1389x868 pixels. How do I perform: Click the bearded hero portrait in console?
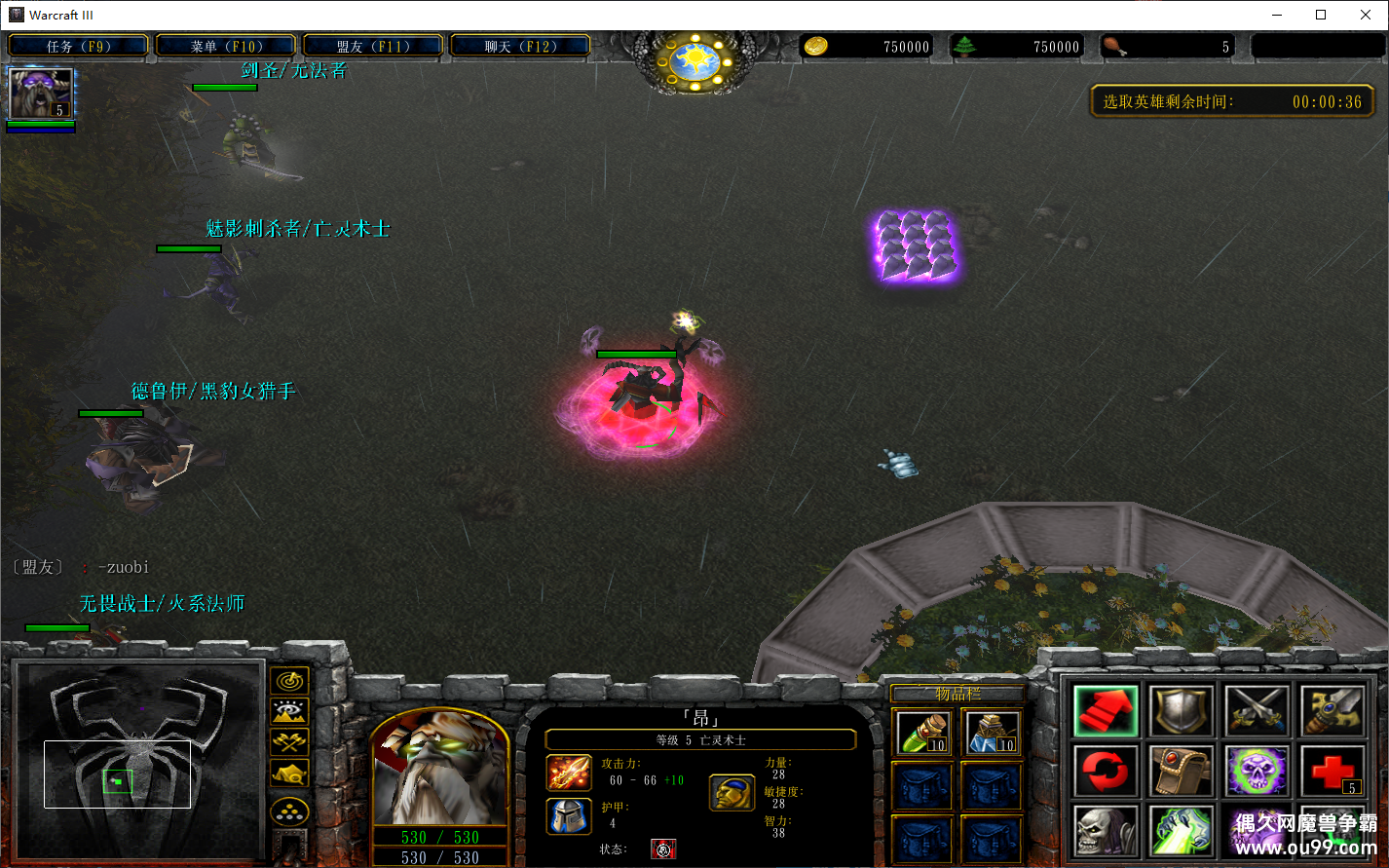(440, 770)
